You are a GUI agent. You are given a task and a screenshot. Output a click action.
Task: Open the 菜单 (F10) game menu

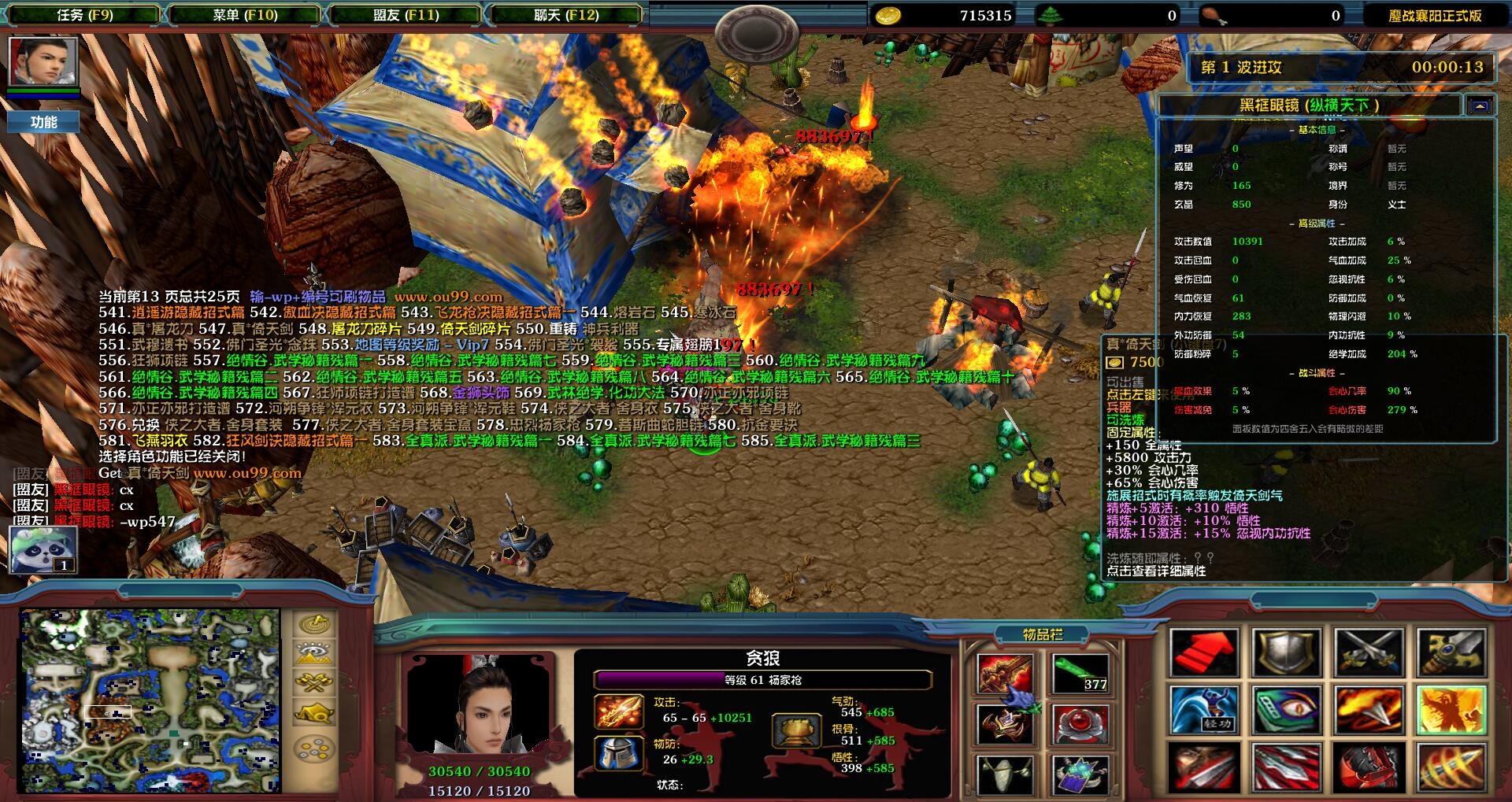(245, 15)
